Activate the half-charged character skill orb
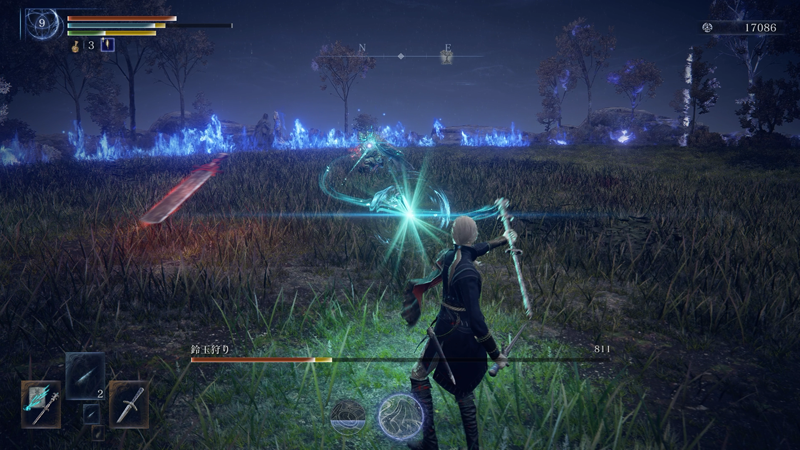Screen dimensions: 800x450 pos(348,413)
